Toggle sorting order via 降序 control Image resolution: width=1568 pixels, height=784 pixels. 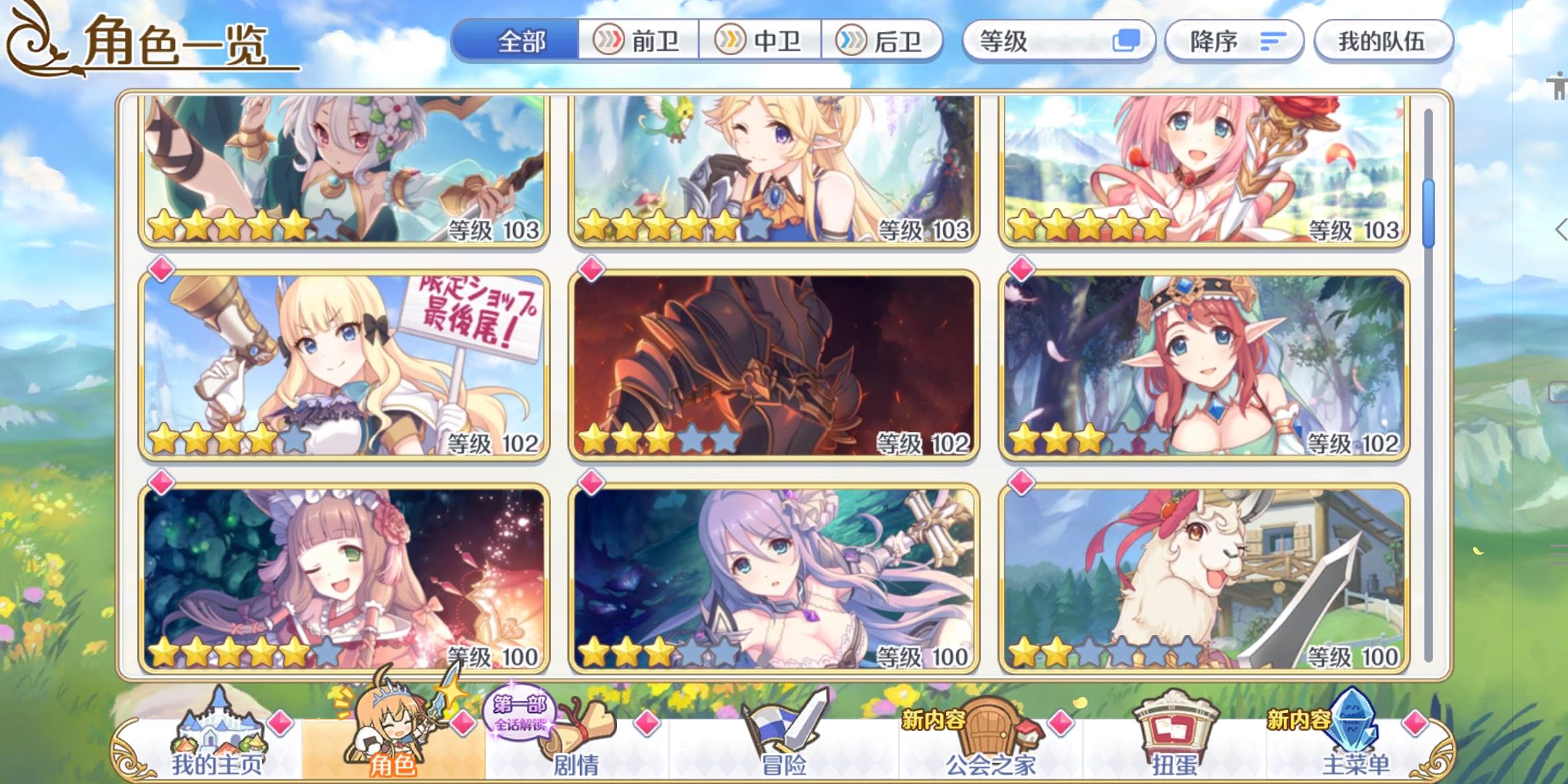tap(1232, 41)
